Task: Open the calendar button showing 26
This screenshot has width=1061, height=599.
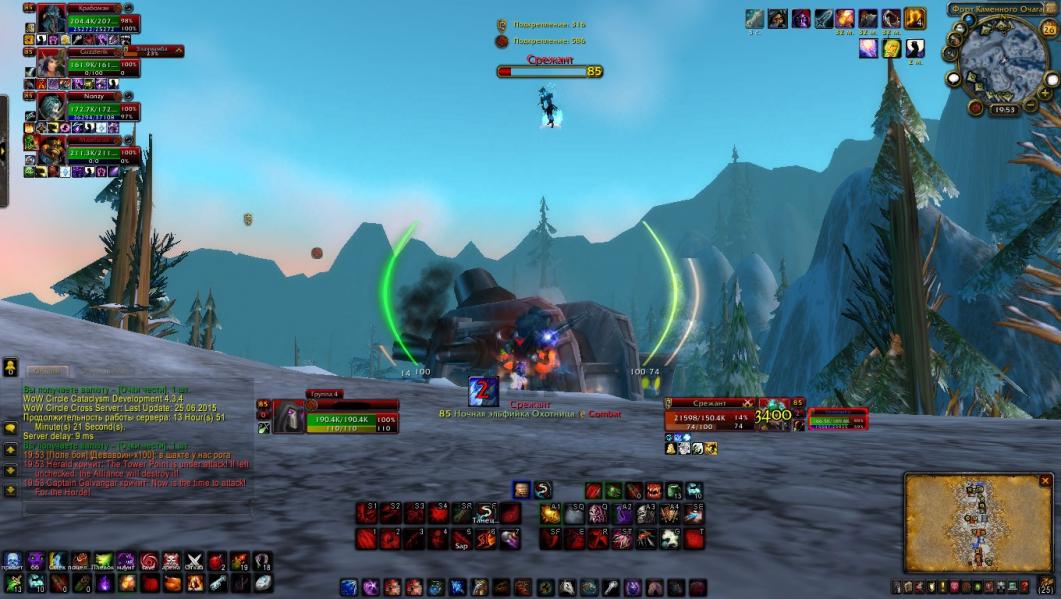Action: [x=1049, y=29]
